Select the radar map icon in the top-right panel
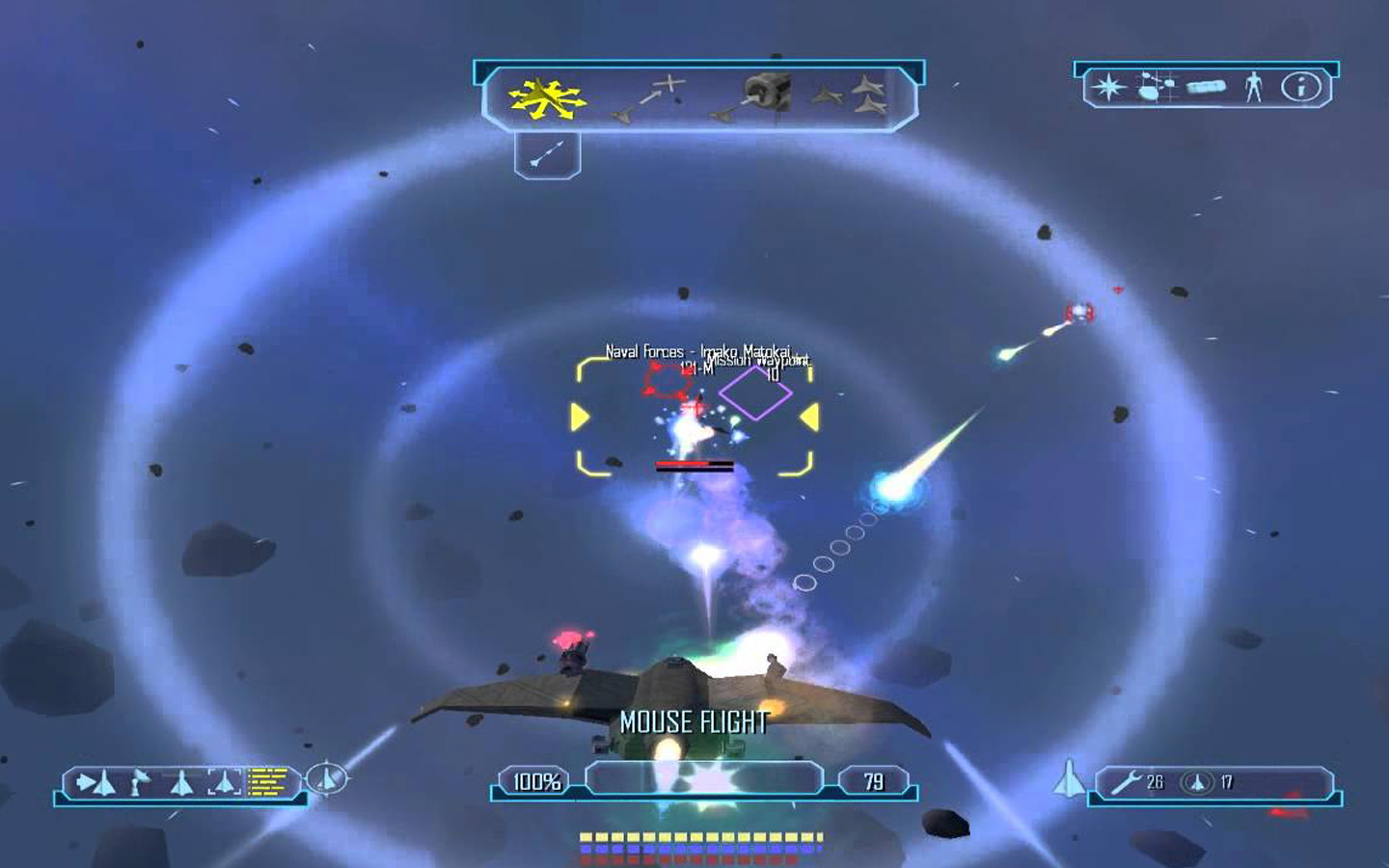Image resolution: width=1389 pixels, height=868 pixels. pyautogui.click(x=1154, y=89)
